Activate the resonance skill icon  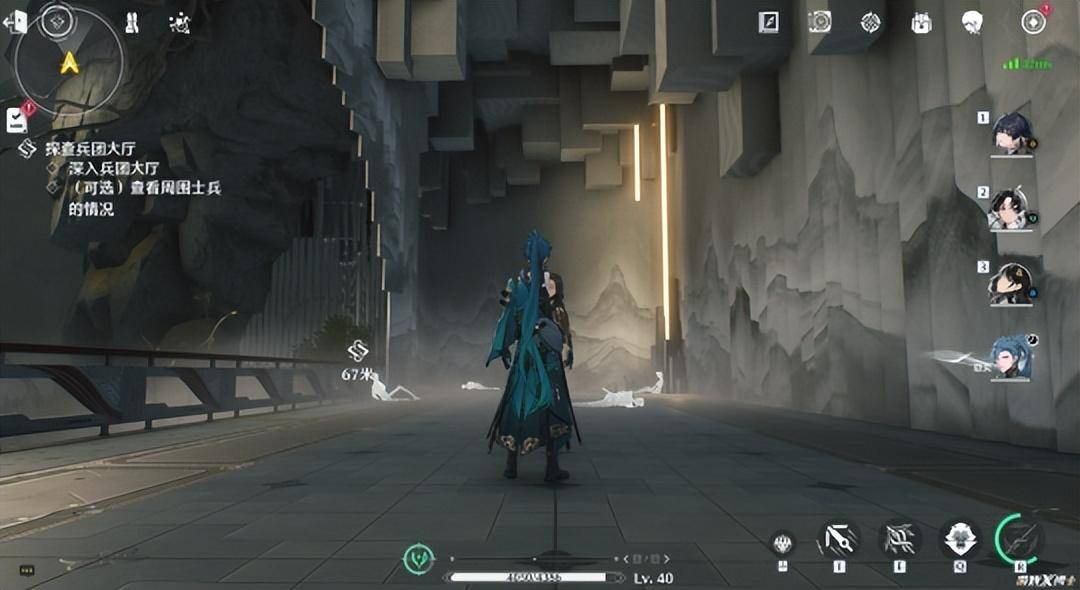pyautogui.click(x=838, y=540)
